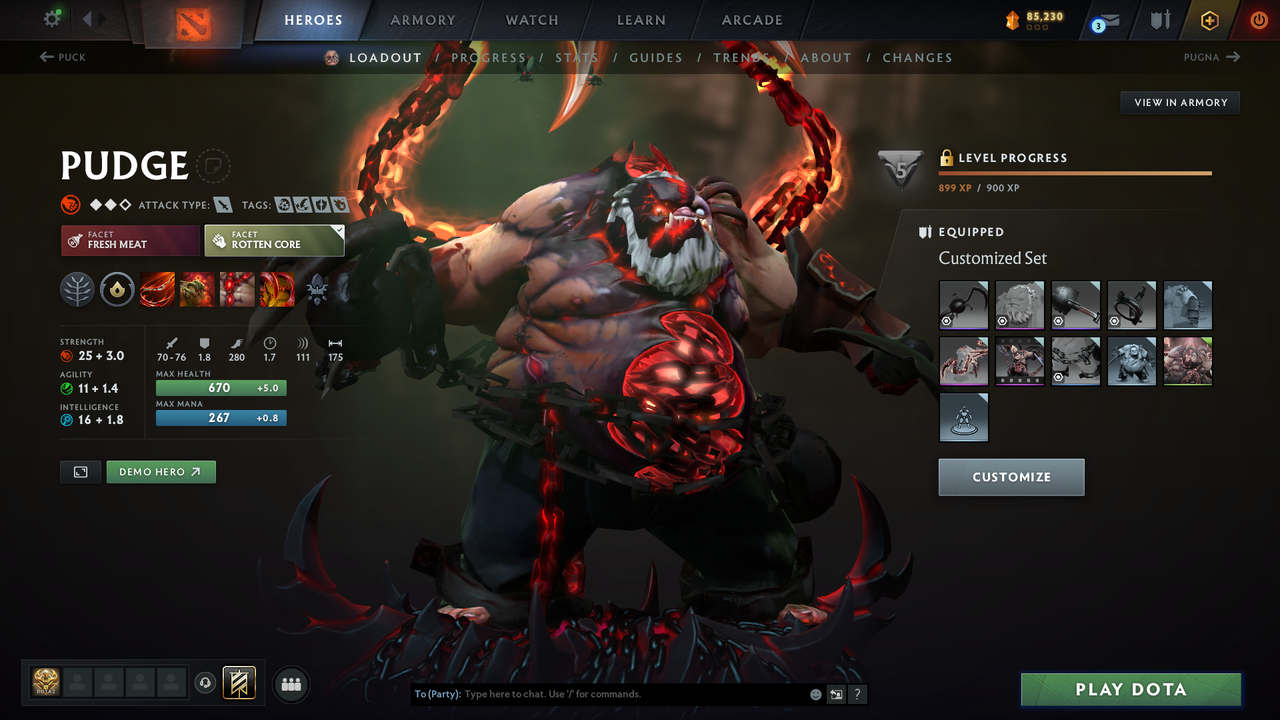
Task: Click the PLAY DOTA button
Action: click(1130, 689)
